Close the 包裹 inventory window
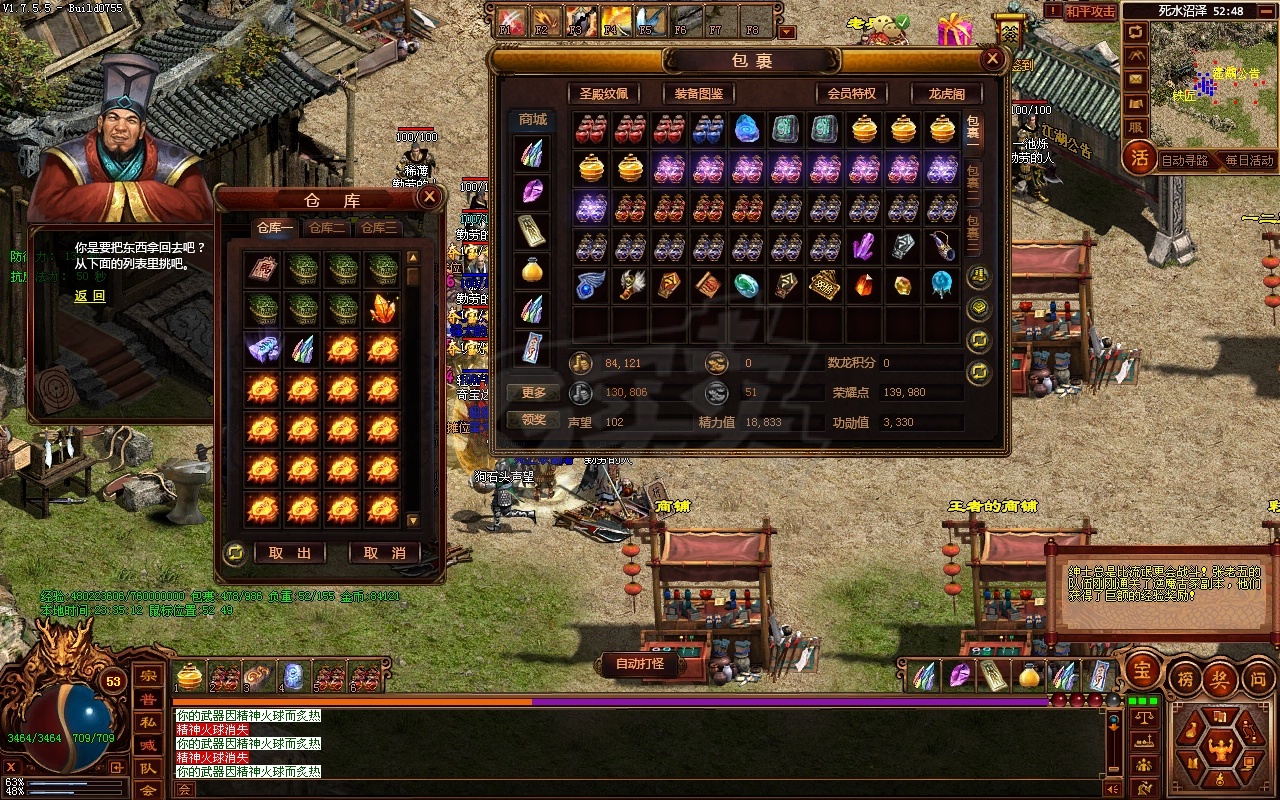The image size is (1280, 800). tap(992, 59)
